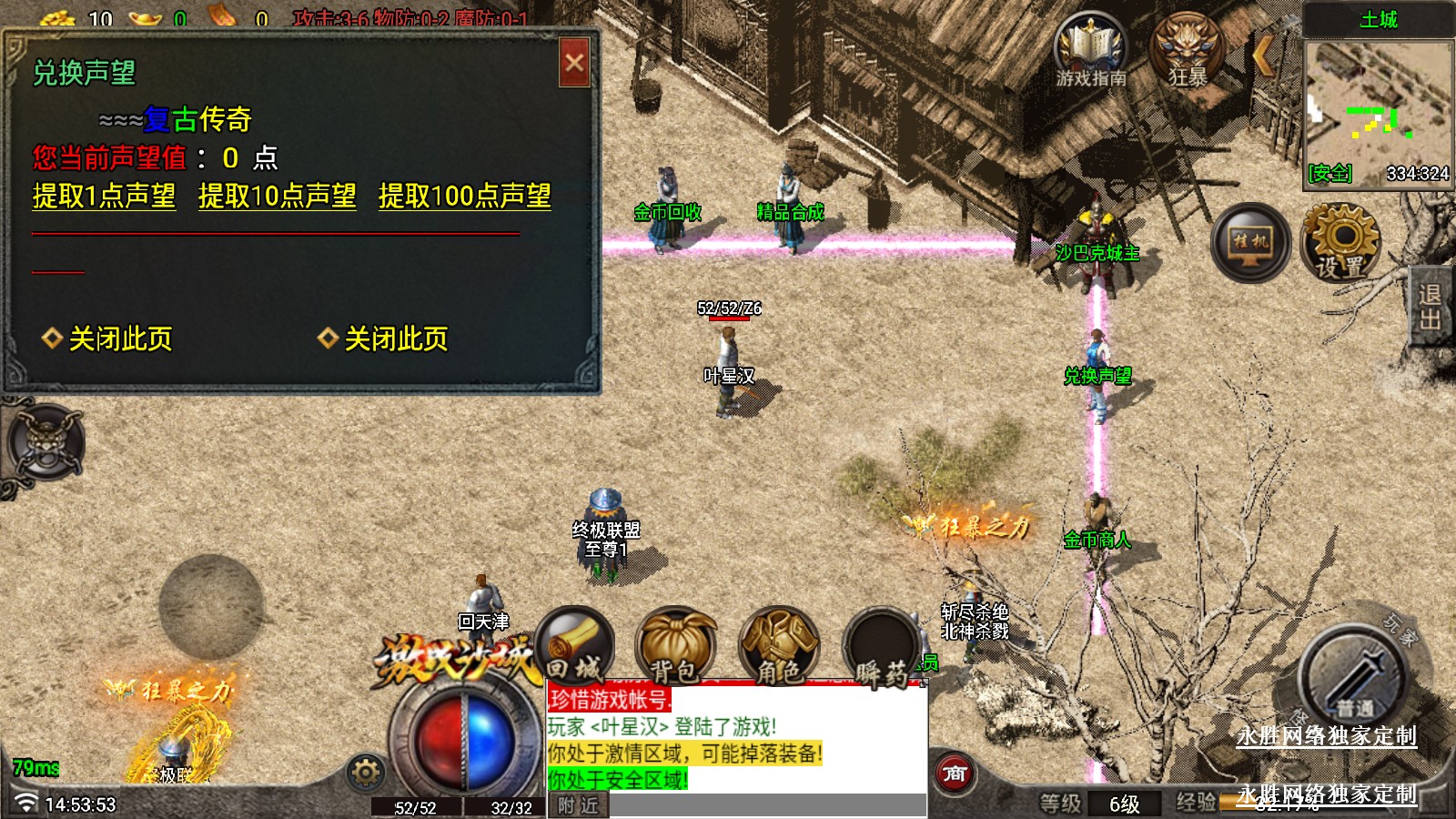The height and width of the screenshot is (819, 1456).
Task: Switch chat to the 附近 nearby channel
Action: coord(578,805)
